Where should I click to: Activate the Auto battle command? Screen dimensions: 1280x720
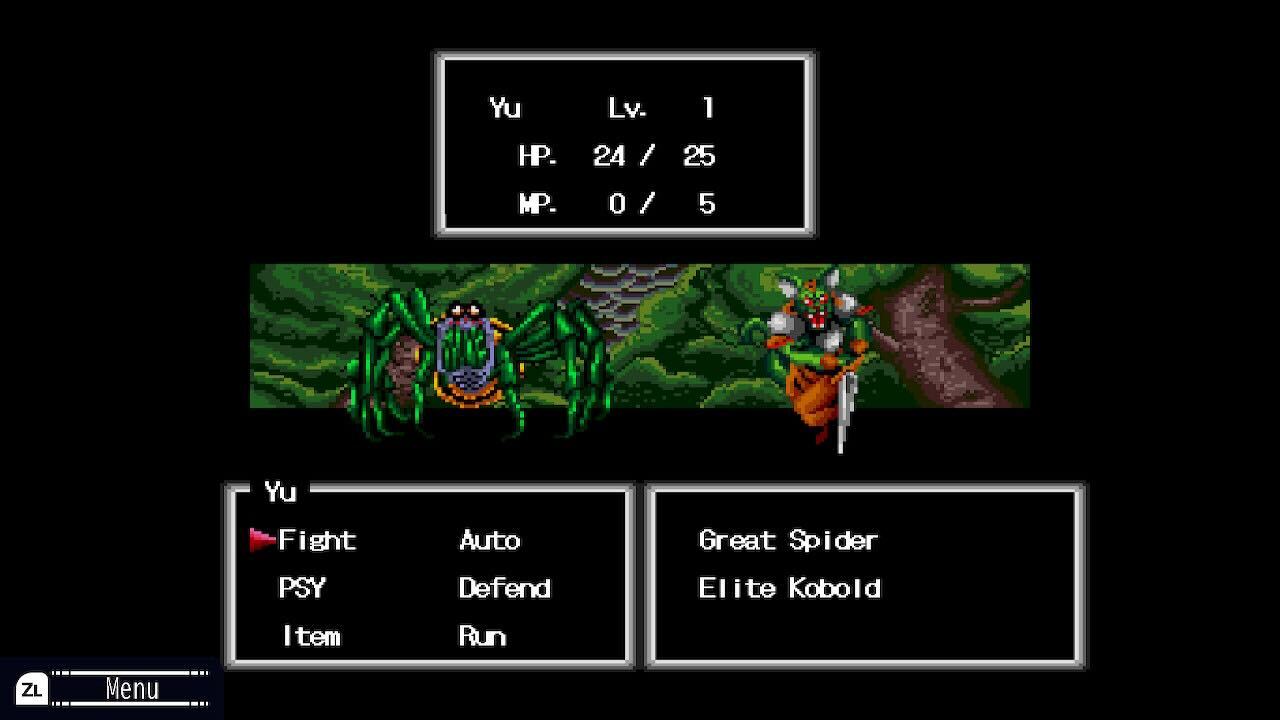click(488, 540)
